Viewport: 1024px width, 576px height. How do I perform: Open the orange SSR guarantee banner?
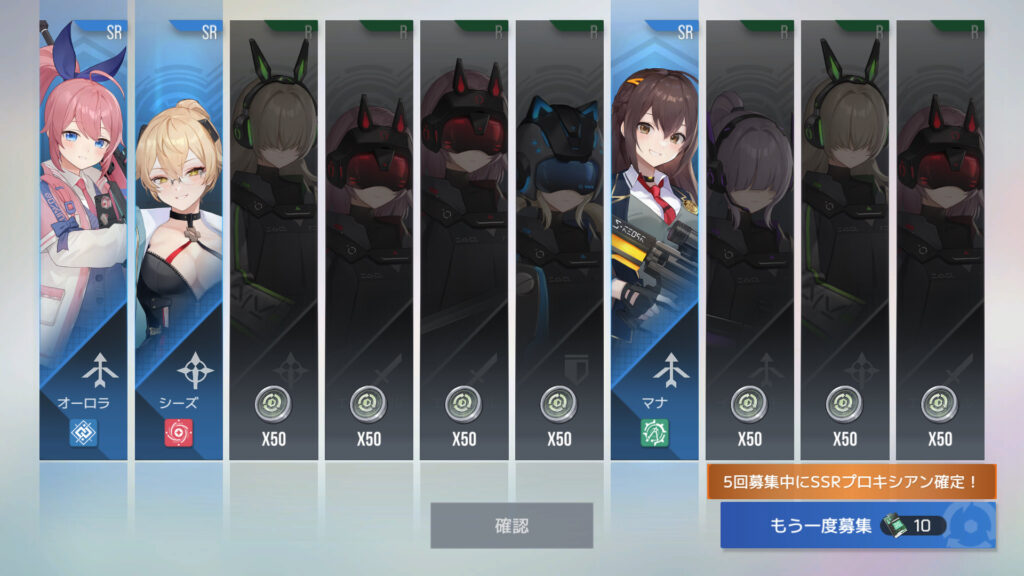[852, 482]
